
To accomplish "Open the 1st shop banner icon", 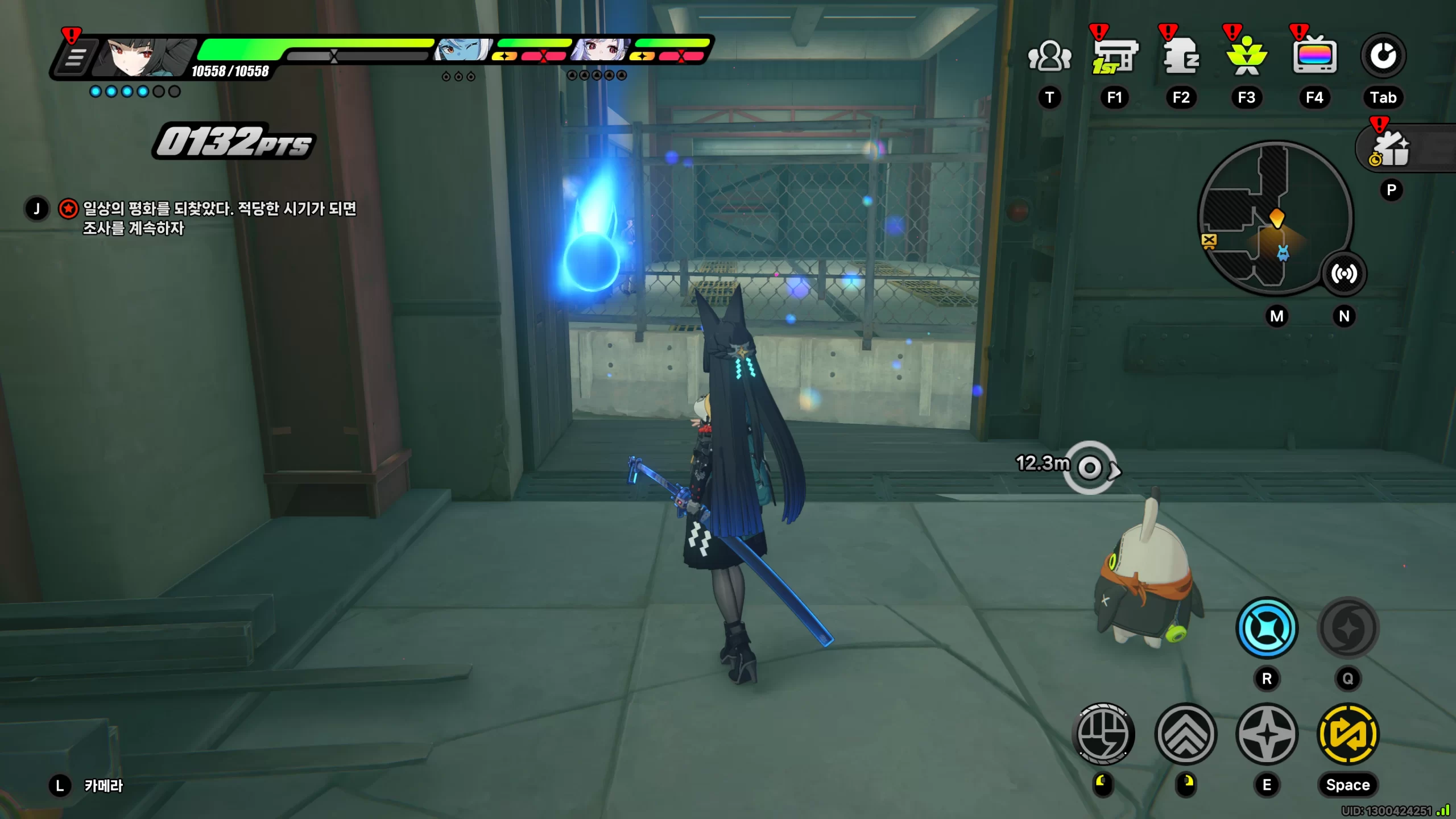I will [x=1114, y=57].
